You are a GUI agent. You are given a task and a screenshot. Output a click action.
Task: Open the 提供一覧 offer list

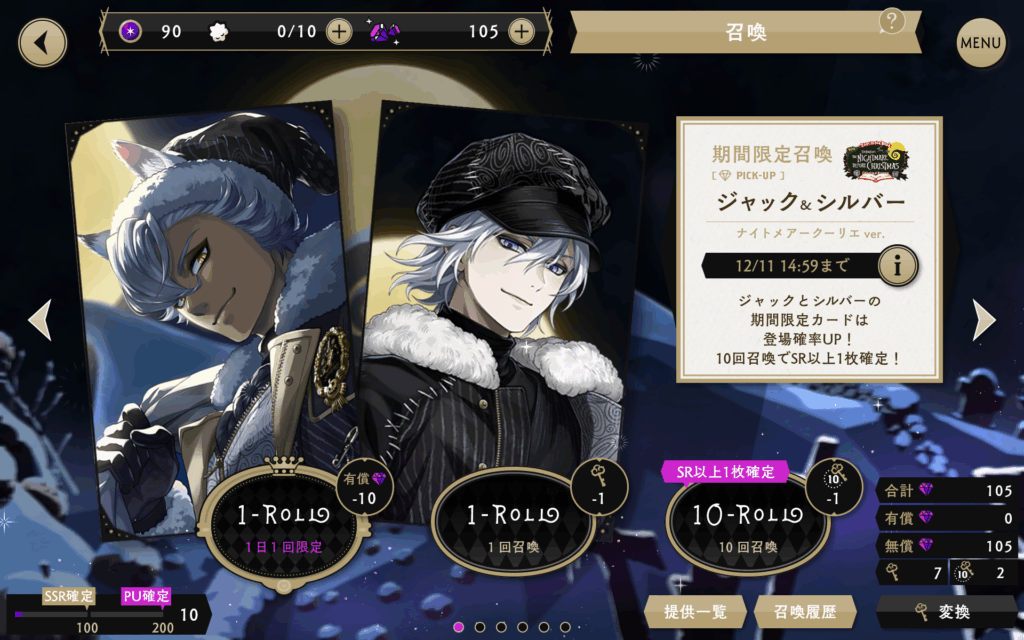(x=696, y=610)
